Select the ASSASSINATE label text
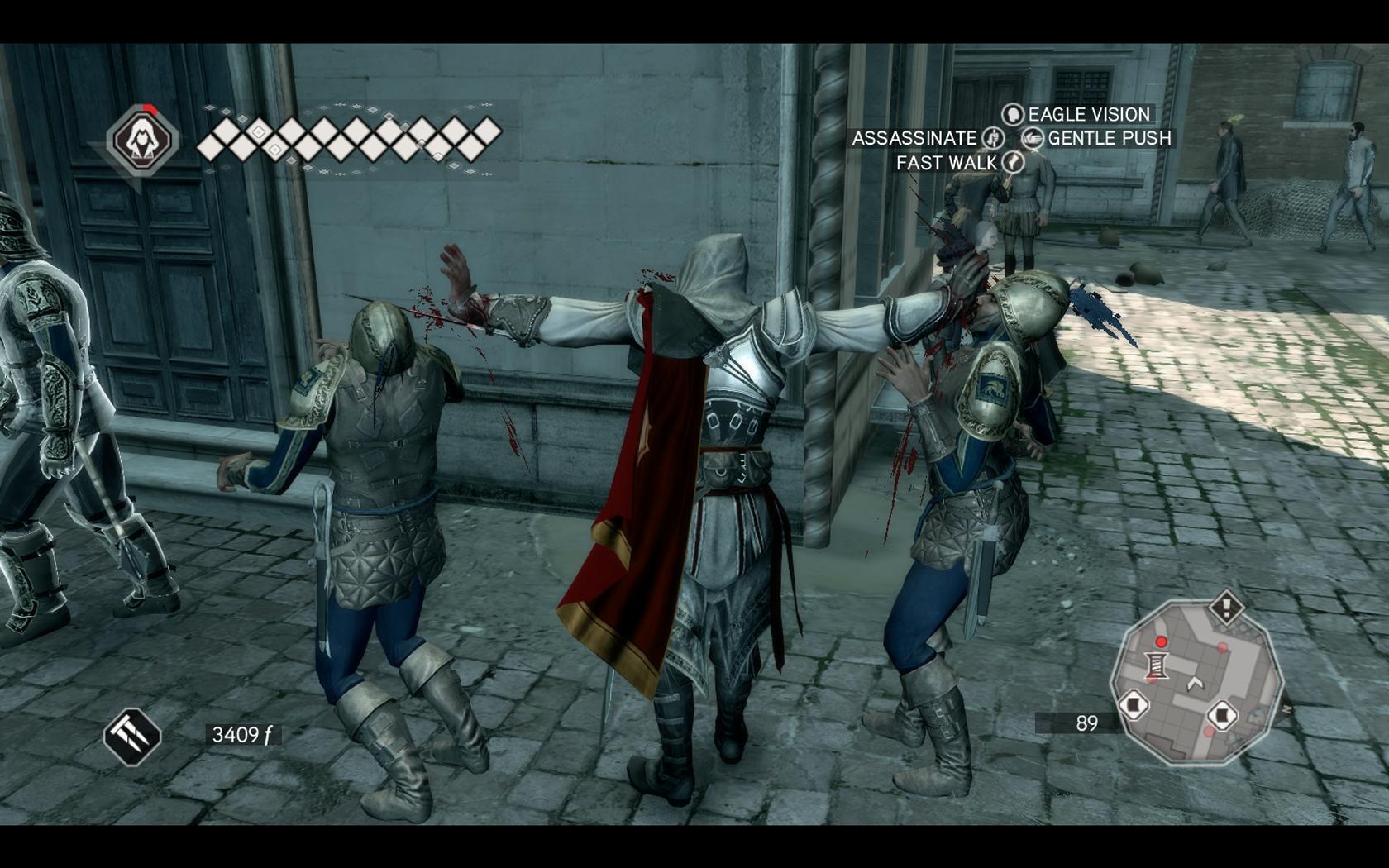Viewport: 1389px width, 868px height. 914,139
